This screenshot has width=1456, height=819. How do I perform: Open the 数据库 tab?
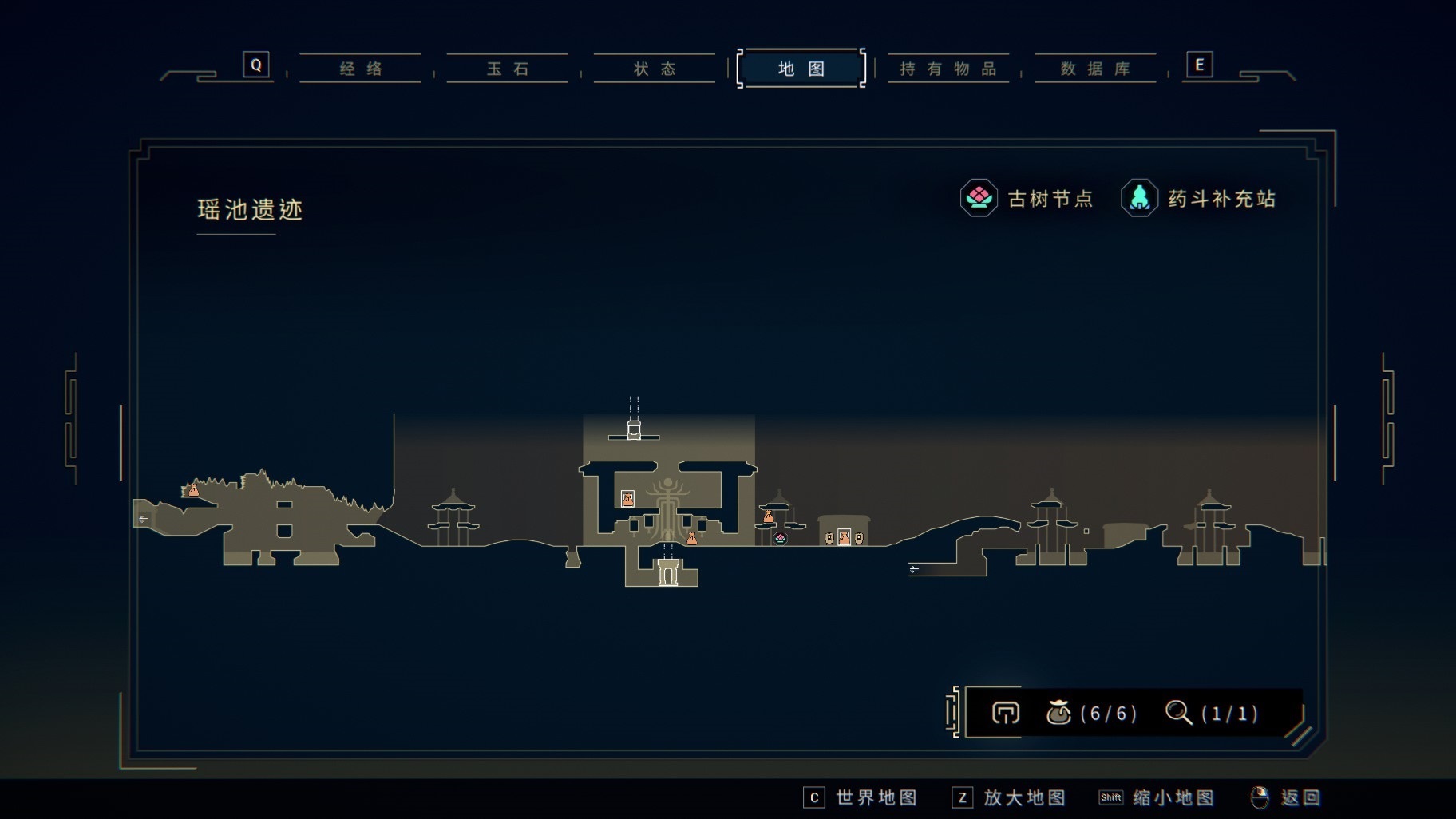point(1095,69)
